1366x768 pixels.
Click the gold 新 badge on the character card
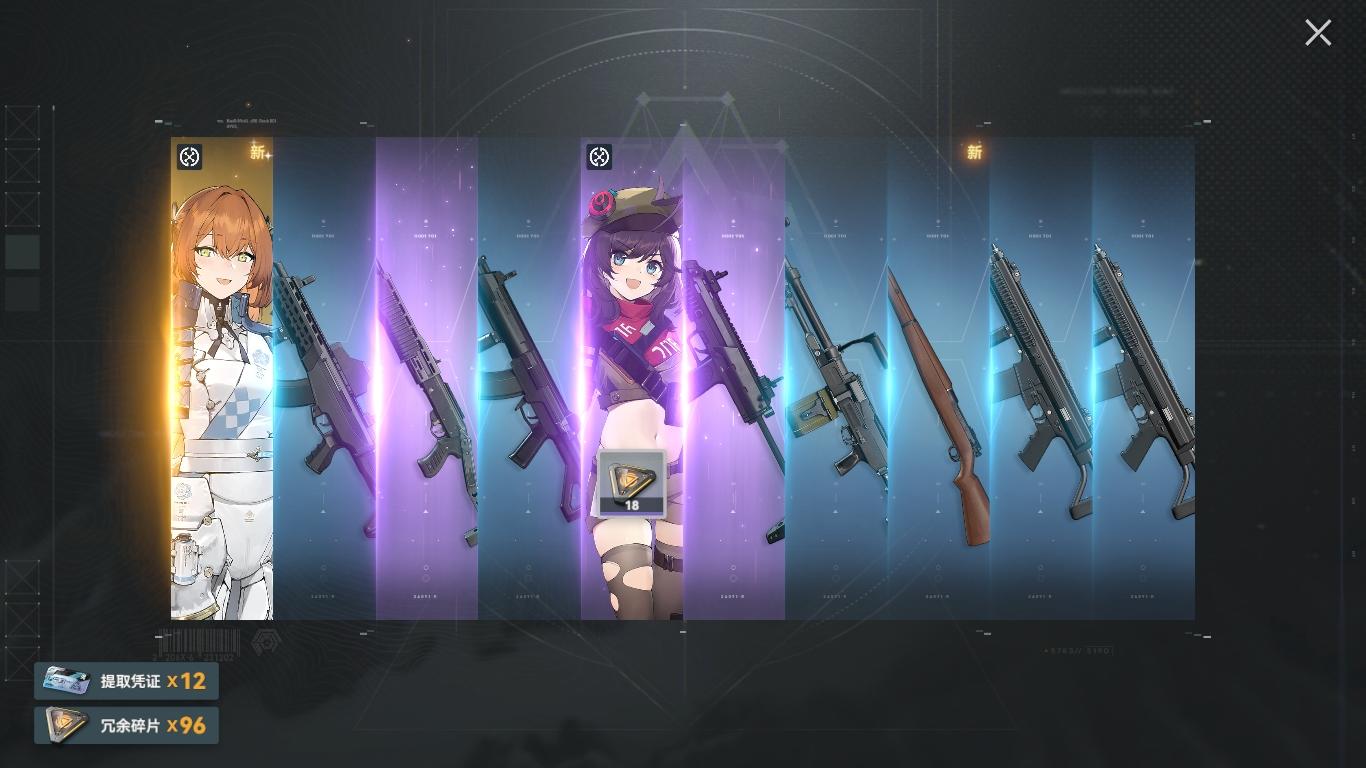point(258,151)
